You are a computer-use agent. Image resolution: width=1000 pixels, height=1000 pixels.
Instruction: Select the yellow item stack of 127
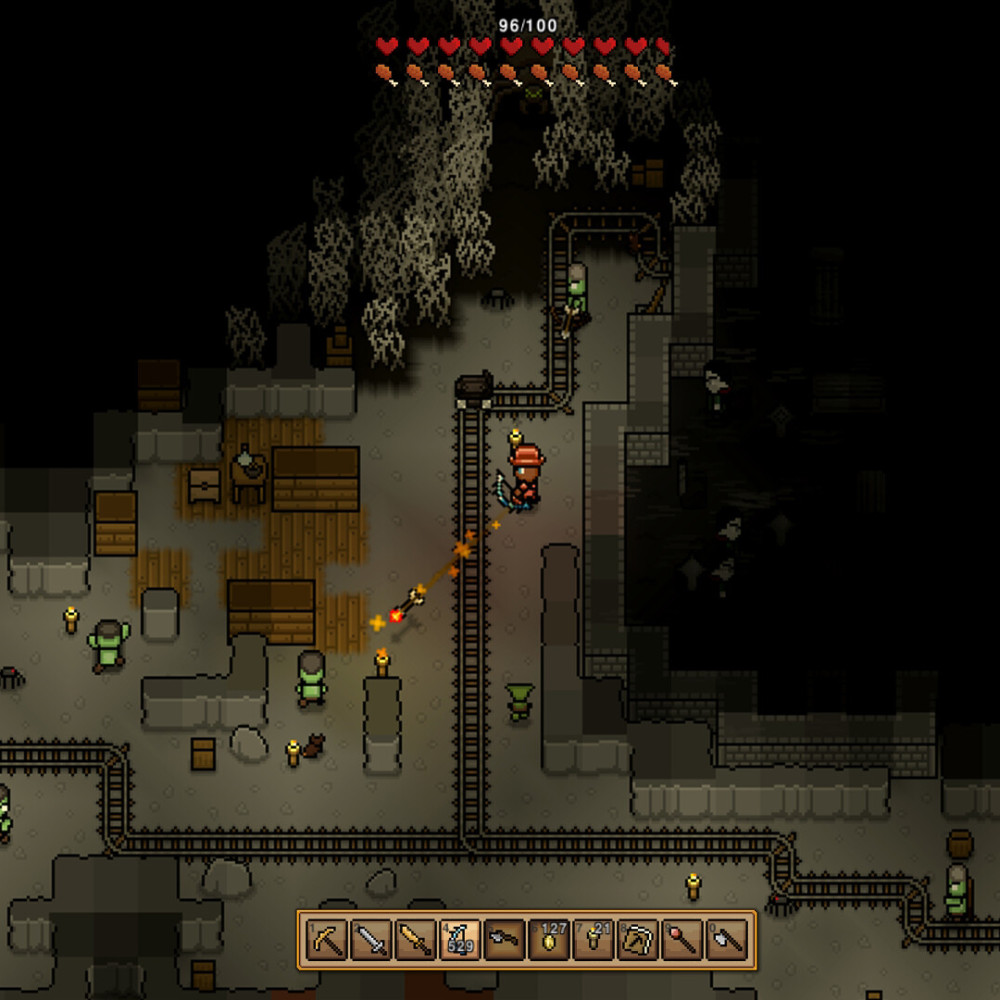coord(549,940)
